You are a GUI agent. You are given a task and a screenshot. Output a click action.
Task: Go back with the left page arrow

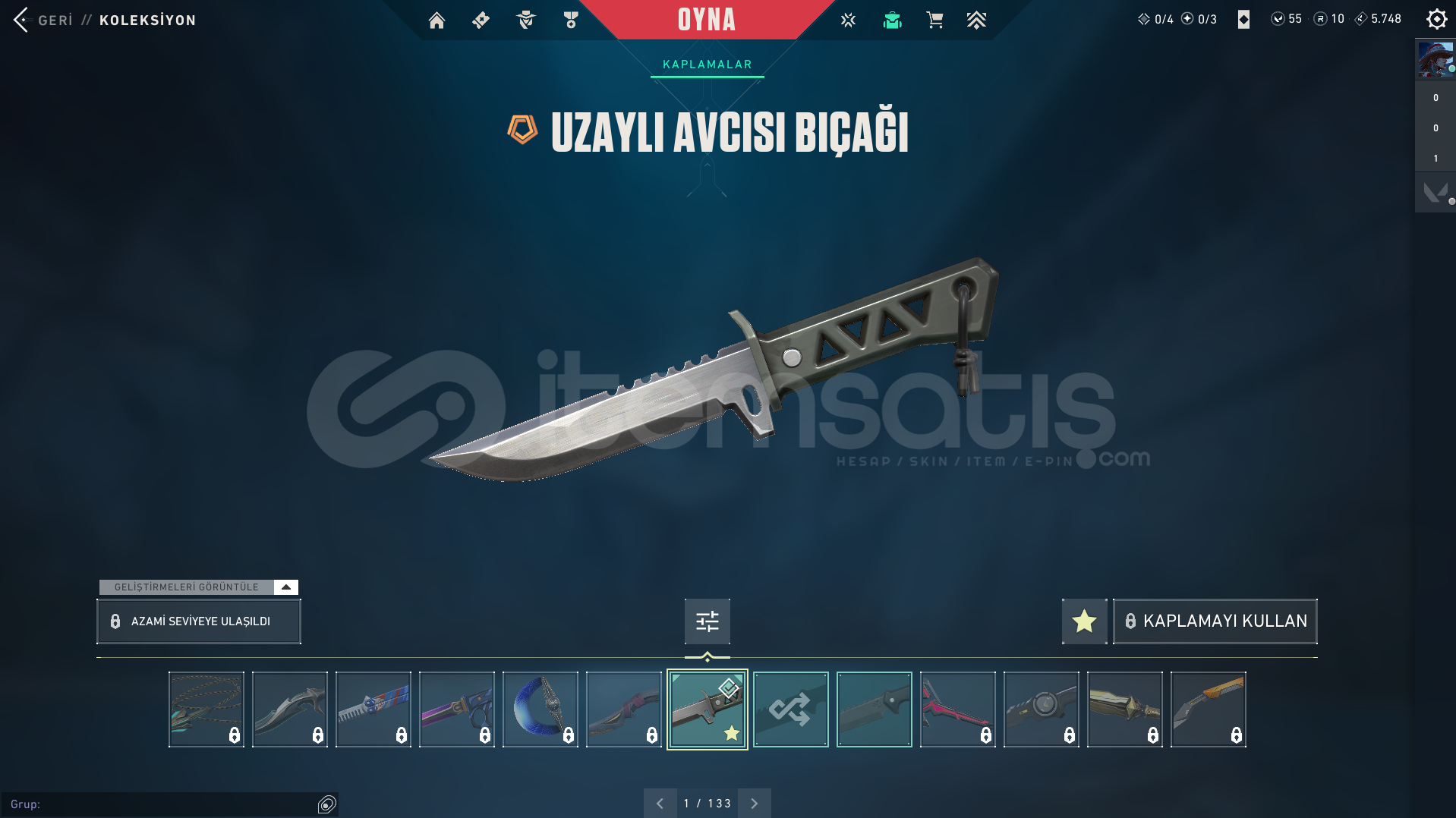[660, 802]
